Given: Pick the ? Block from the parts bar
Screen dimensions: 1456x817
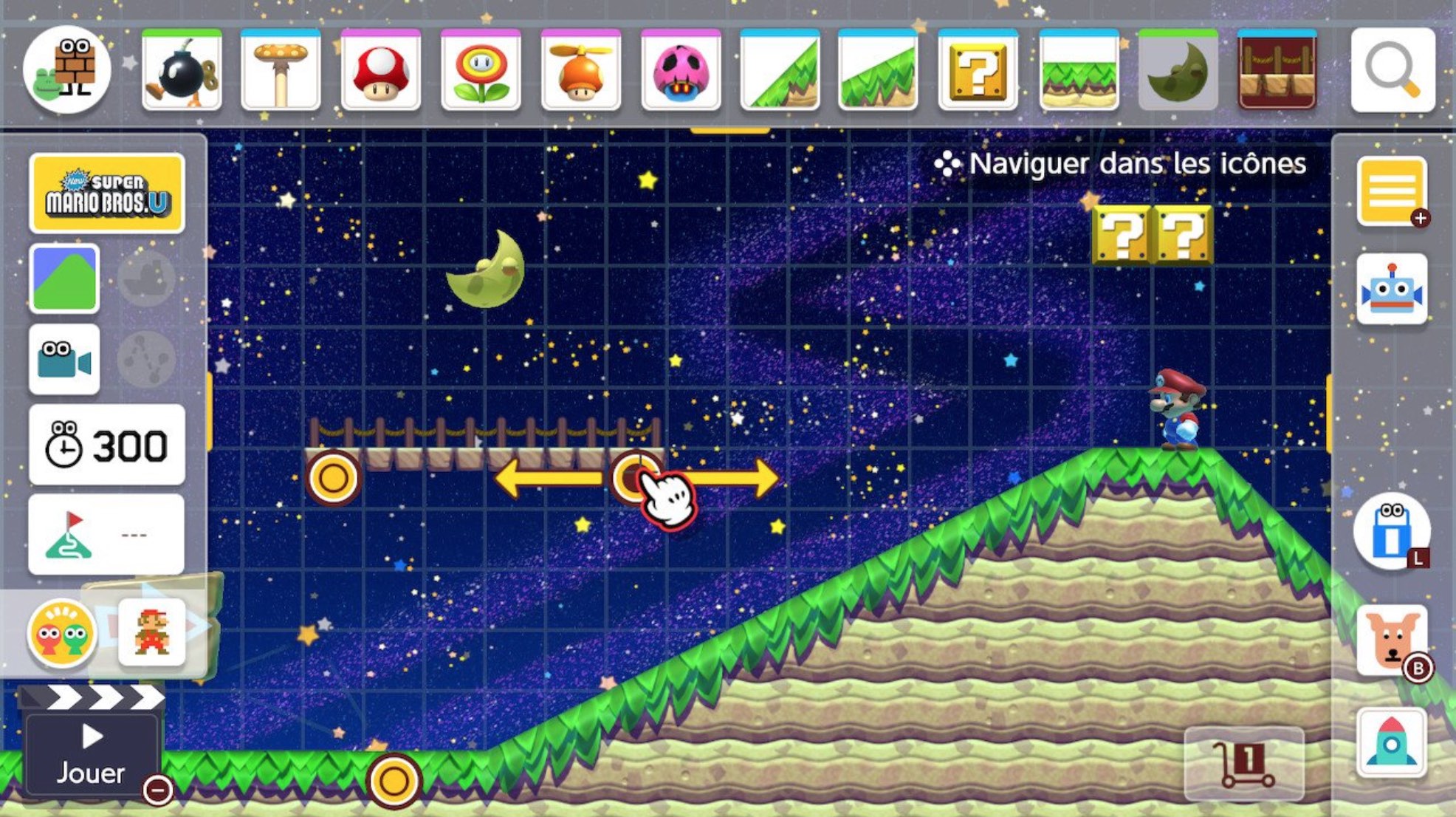Looking at the screenshot, I should pyautogui.click(x=978, y=70).
